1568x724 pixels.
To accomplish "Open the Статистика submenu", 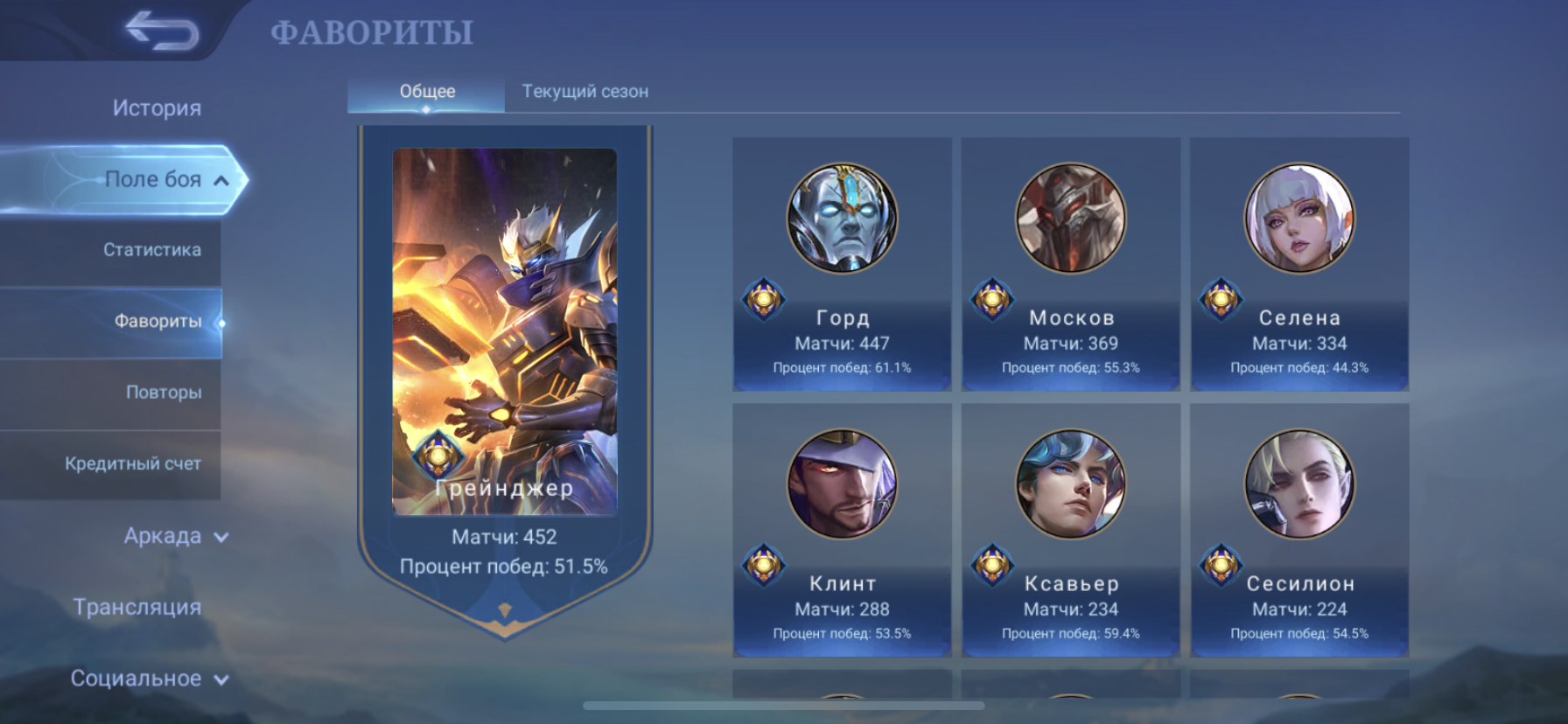I will pyautogui.click(x=152, y=250).
